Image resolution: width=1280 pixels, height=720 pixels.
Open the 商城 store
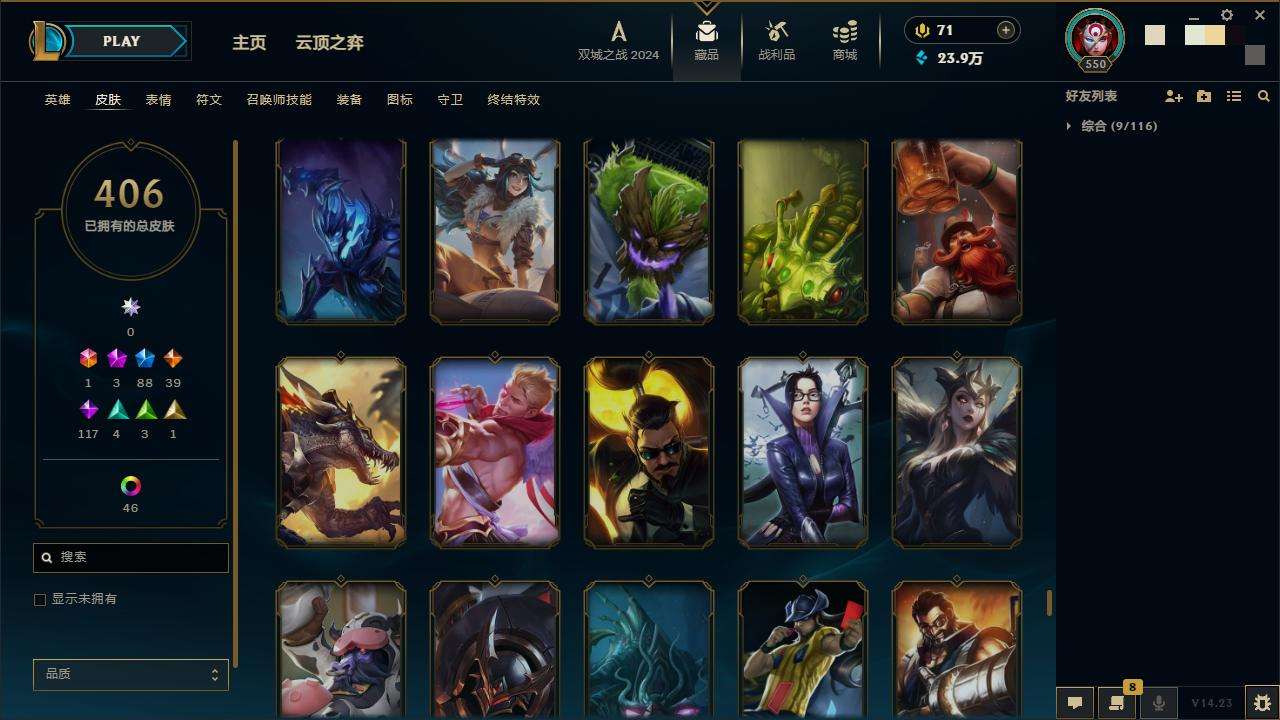point(845,41)
